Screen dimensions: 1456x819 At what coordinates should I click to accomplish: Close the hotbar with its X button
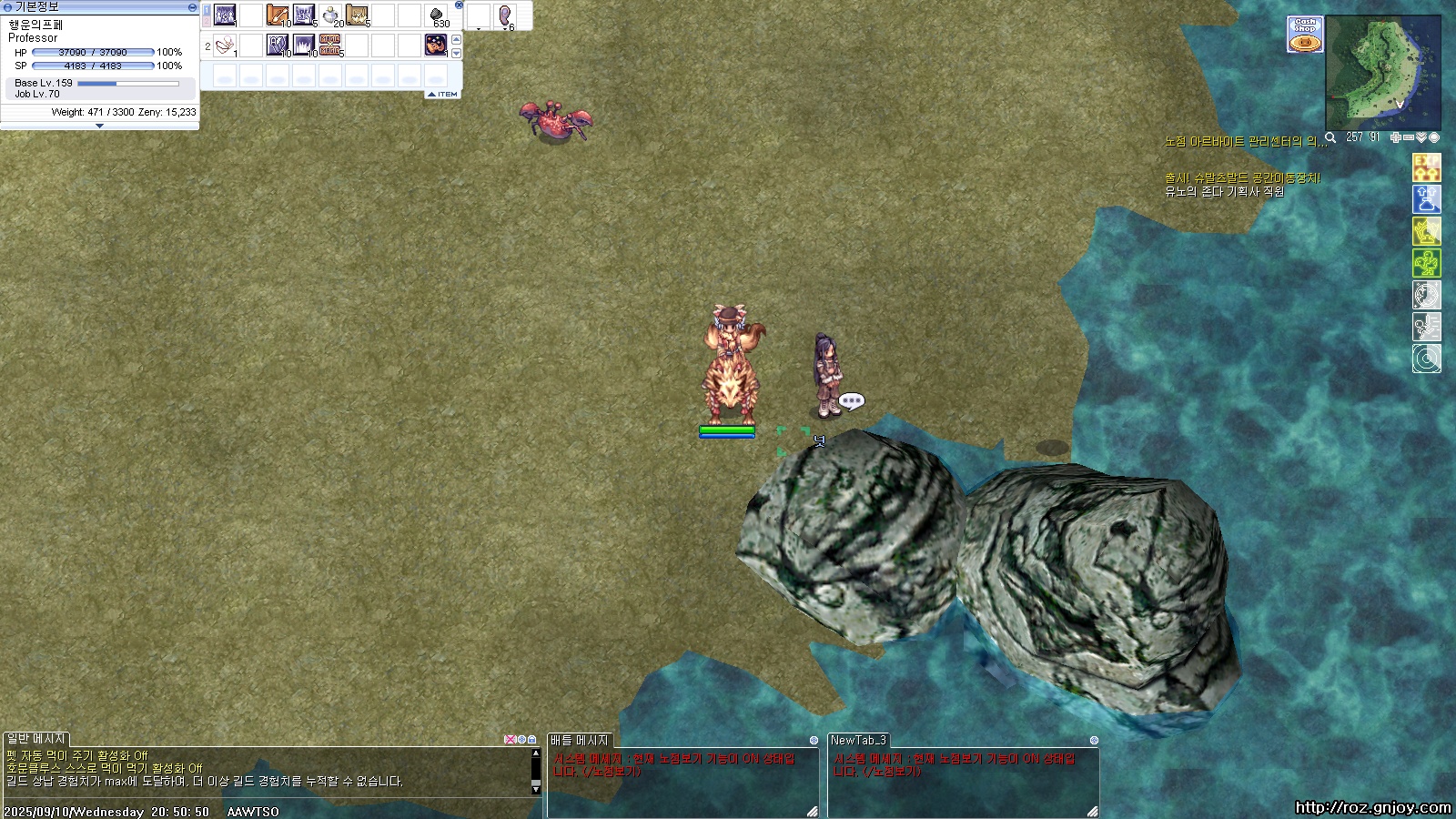click(459, 5)
